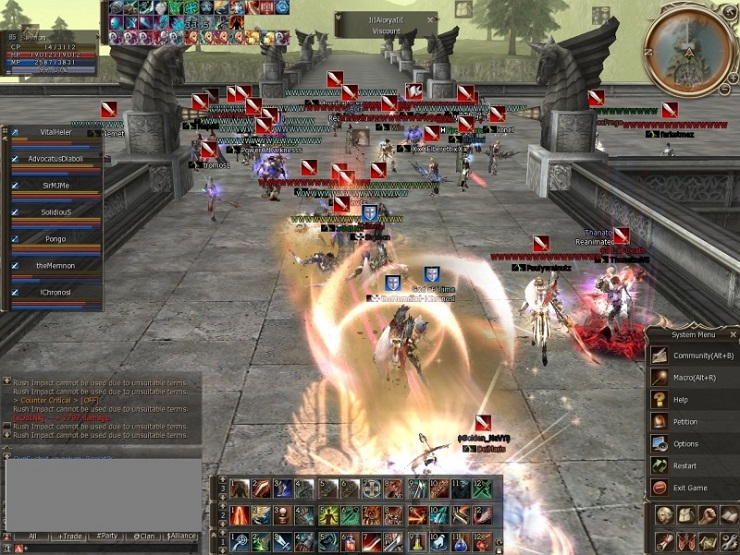Switch to the +Trade chat tab
740x555 pixels.
(x=70, y=536)
